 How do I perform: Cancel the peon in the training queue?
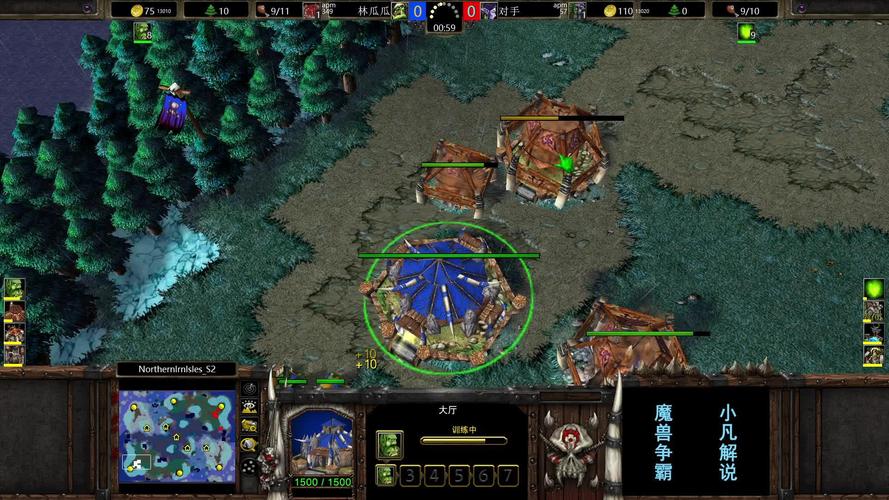tap(390, 444)
